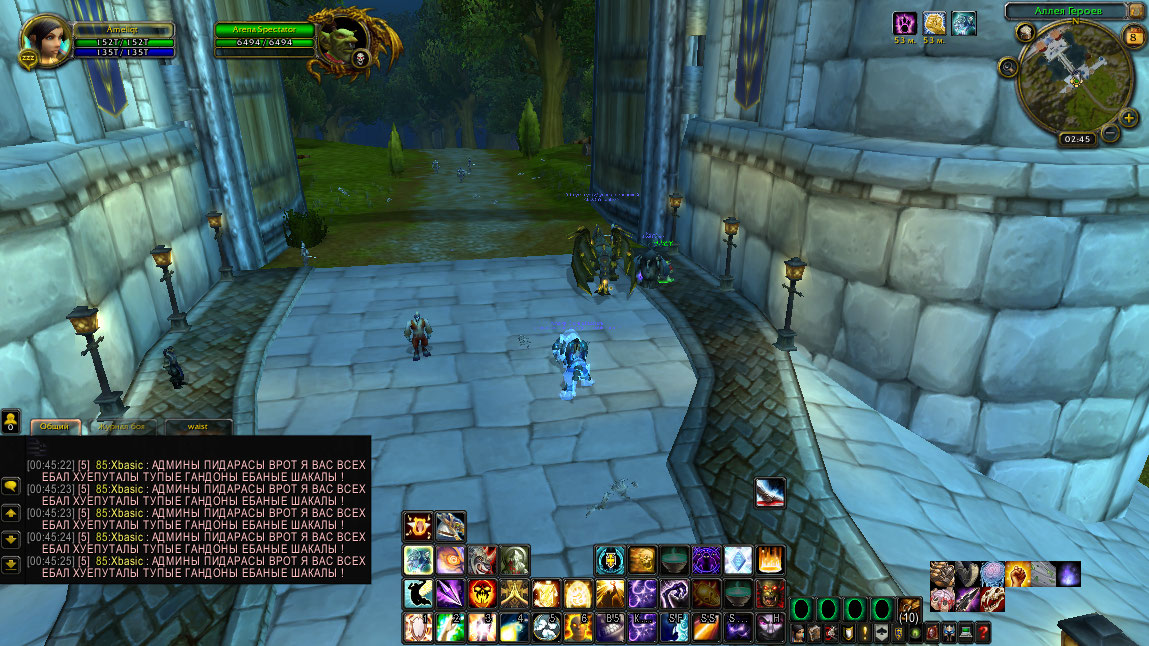Click the purple paw buff icon
1149x646 pixels.
click(x=905, y=23)
